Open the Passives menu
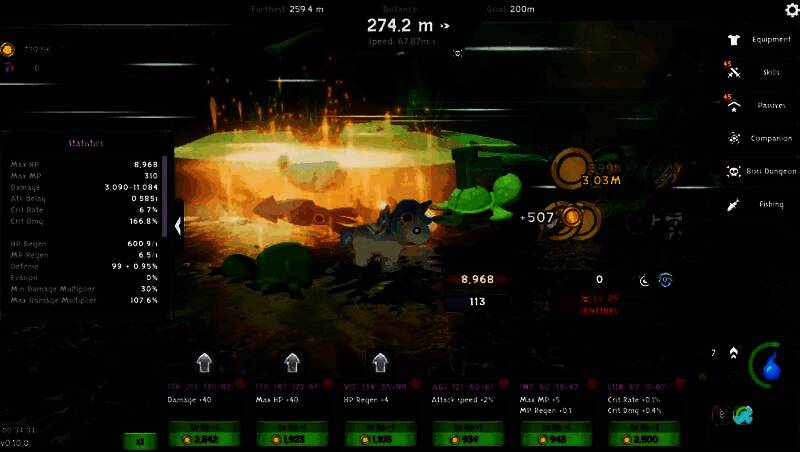800x452 pixels. (760, 105)
